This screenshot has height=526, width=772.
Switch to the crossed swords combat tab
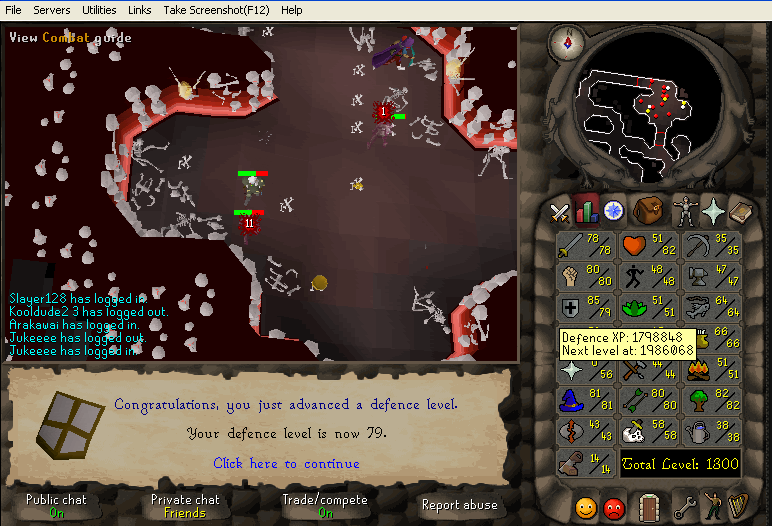coord(560,211)
